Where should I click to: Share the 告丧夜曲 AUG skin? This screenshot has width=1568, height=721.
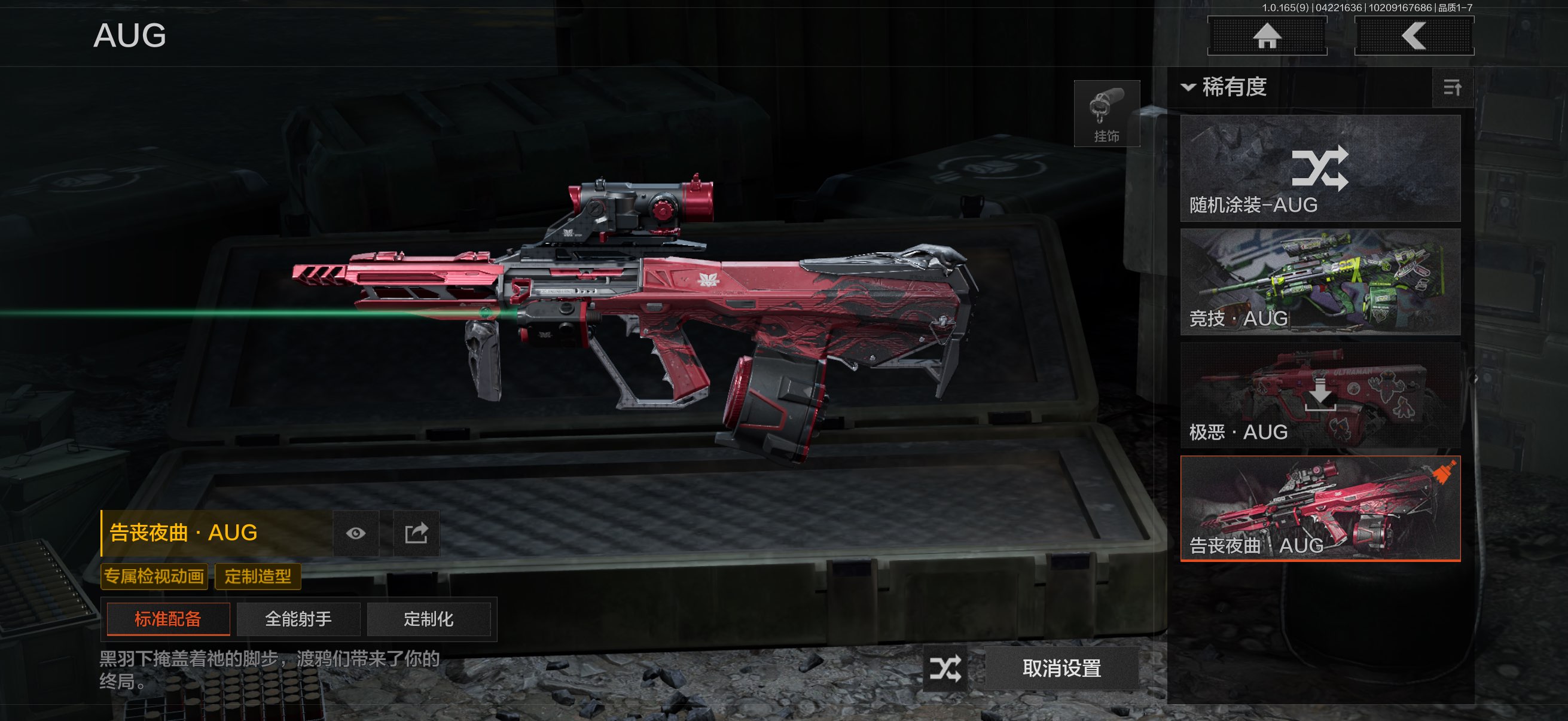tap(416, 534)
